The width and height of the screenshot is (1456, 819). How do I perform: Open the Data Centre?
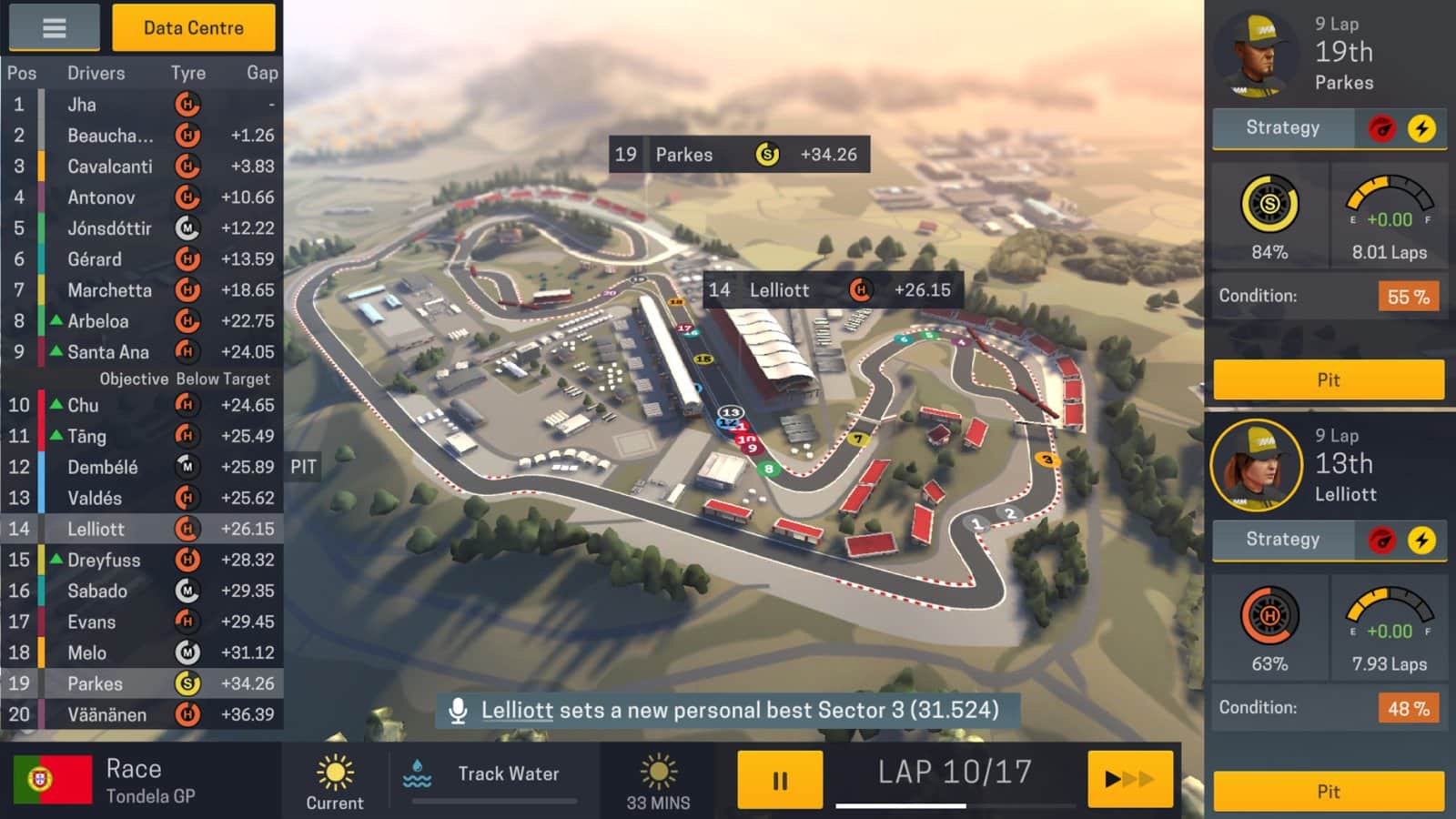pyautogui.click(x=192, y=27)
